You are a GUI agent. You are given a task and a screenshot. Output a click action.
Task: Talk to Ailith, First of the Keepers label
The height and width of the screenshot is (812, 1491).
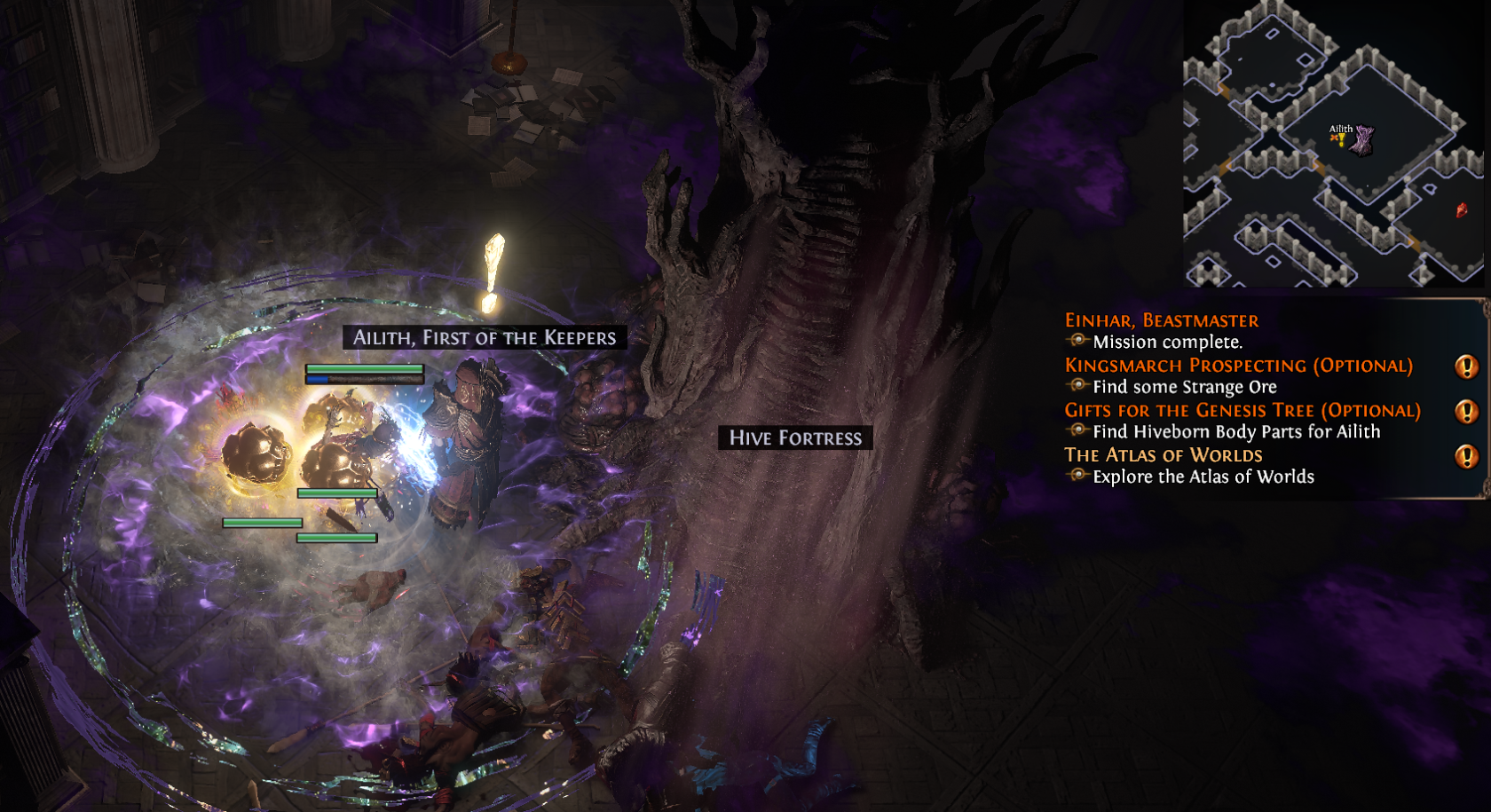484,337
